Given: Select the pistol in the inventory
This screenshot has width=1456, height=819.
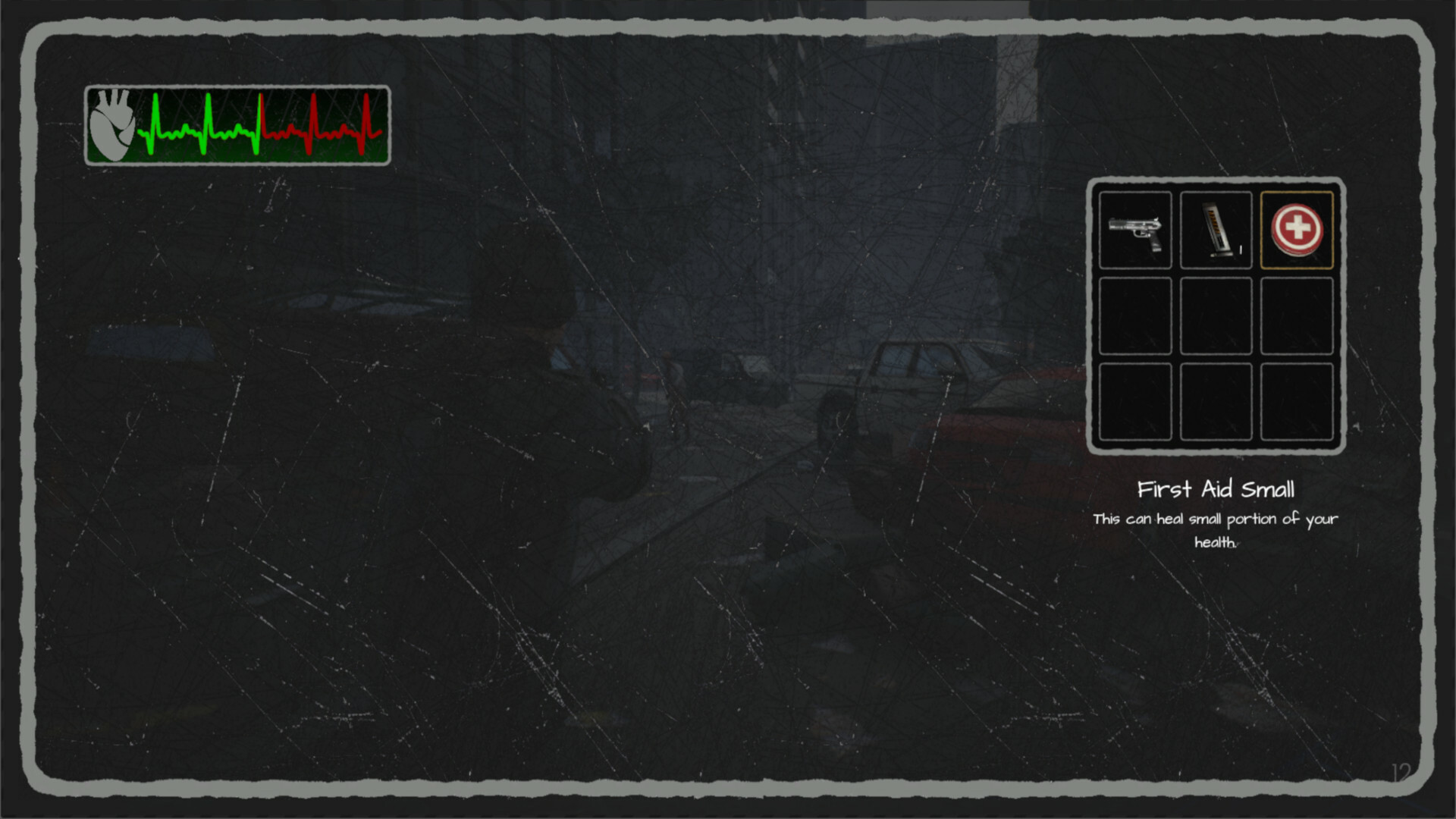Looking at the screenshot, I should (1135, 230).
